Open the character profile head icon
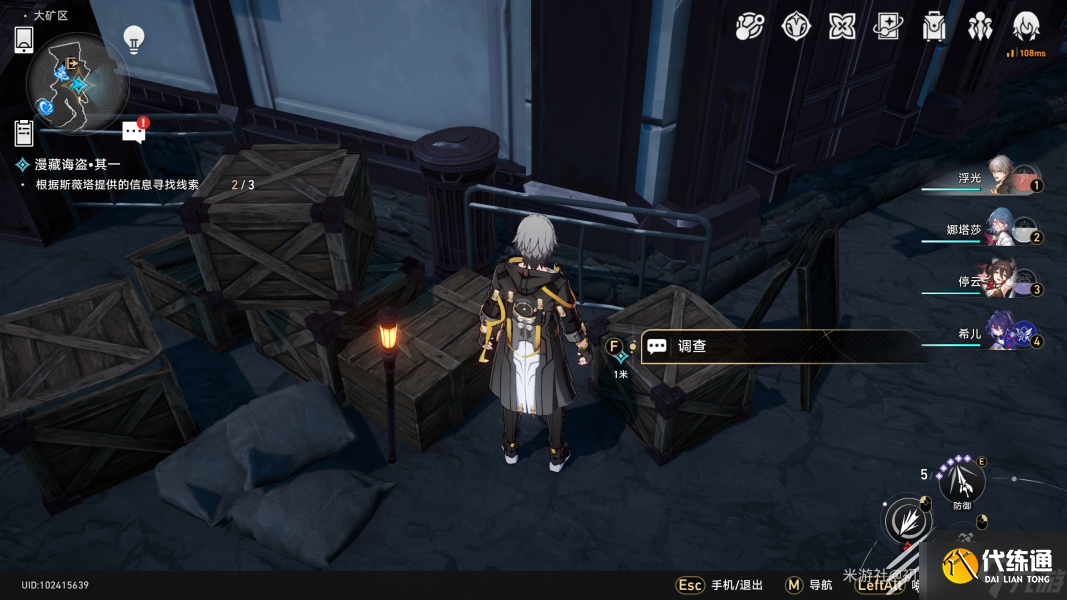The width and height of the screenshot is (1067, 600). point(1026,27)
